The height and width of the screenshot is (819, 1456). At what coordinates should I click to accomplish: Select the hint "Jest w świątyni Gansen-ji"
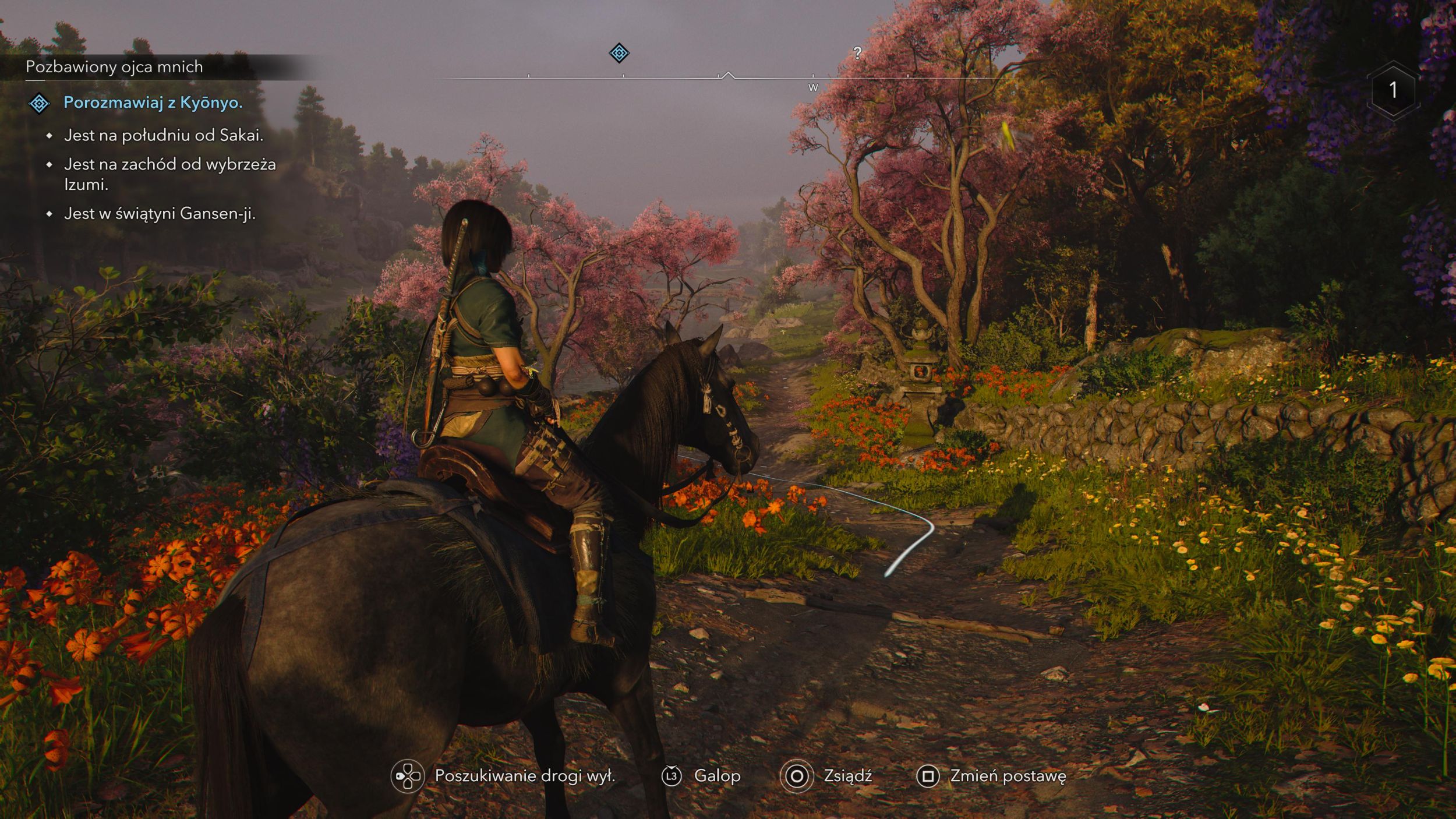160,214
